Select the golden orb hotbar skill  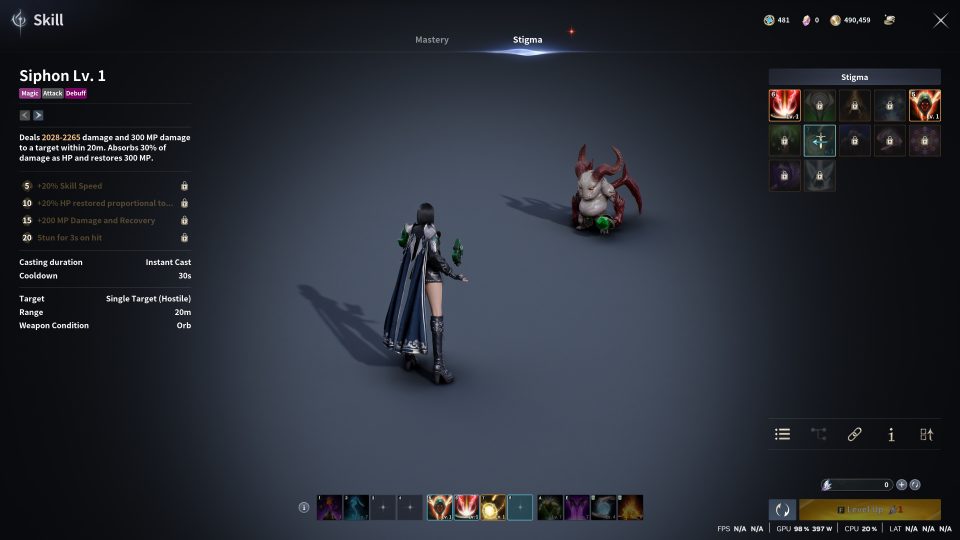493,507
